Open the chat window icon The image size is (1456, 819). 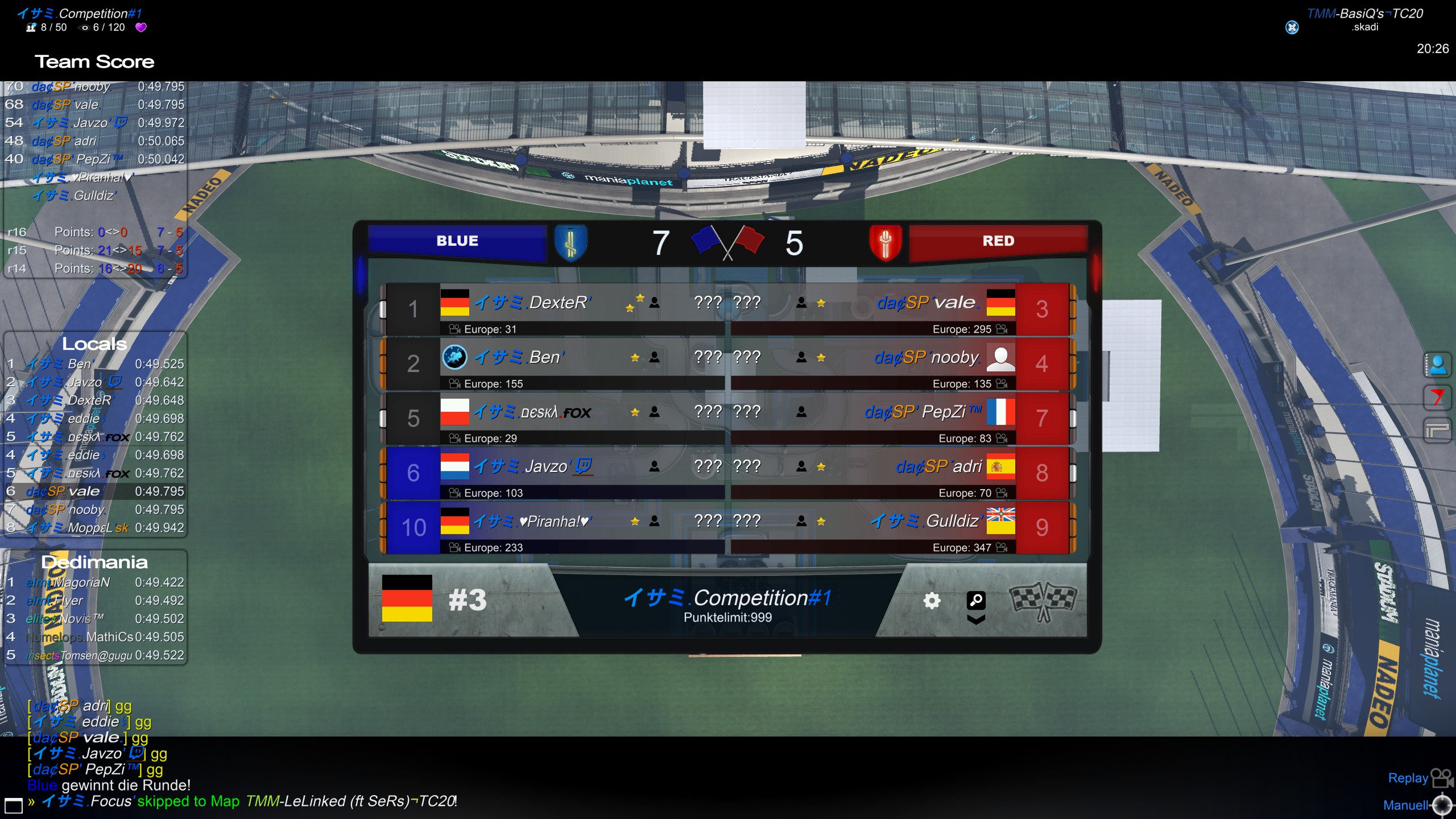pyautogui.click(x=13, y=805)
